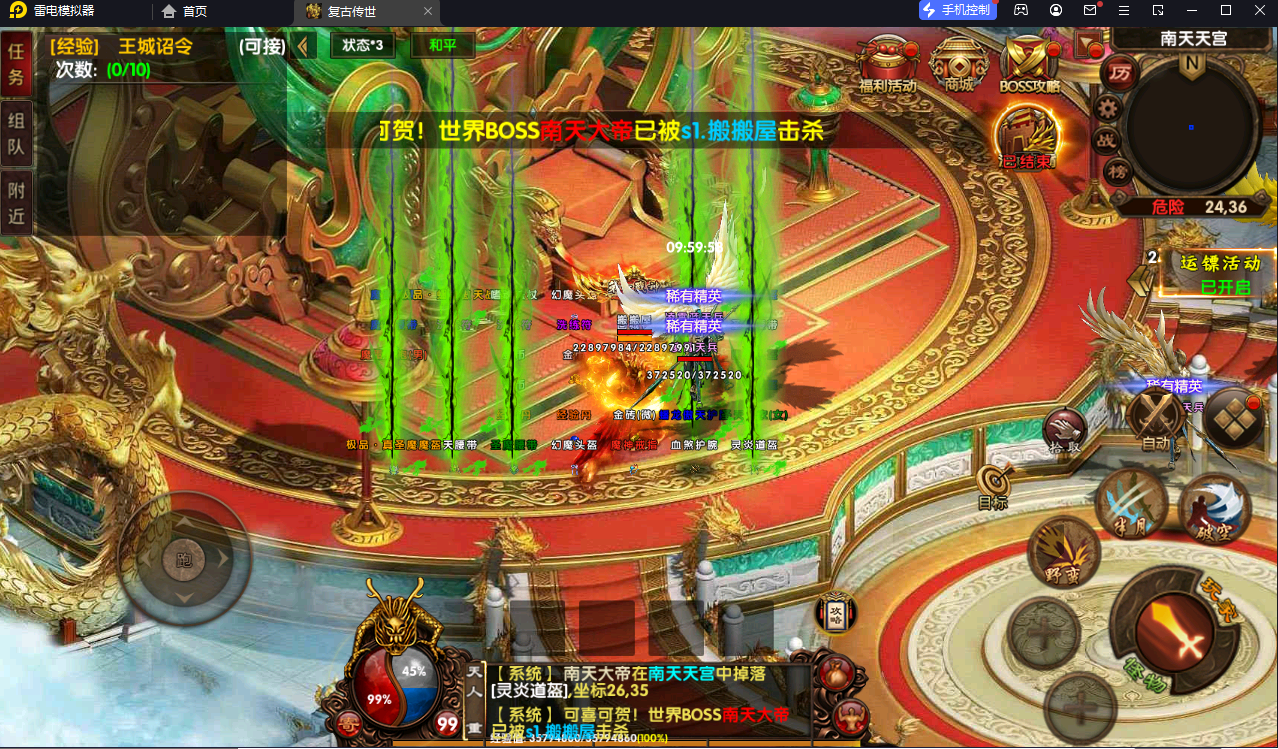Switch to the 组队 team tab
The height and width of the screenshot is (749, 1278).
15,135
